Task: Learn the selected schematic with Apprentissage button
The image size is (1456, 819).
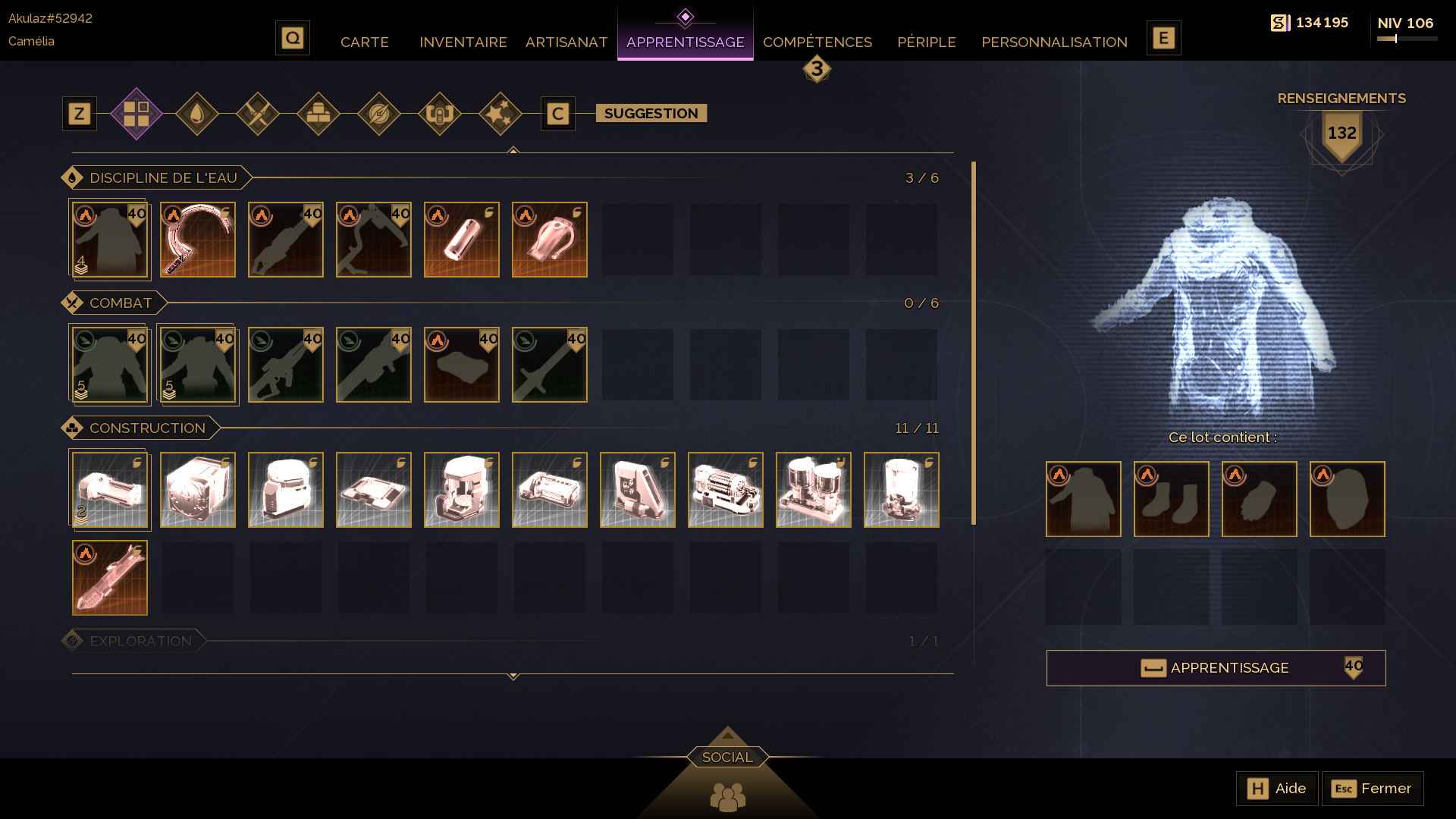Action: pyautogui.click(x=1216, y=668)
